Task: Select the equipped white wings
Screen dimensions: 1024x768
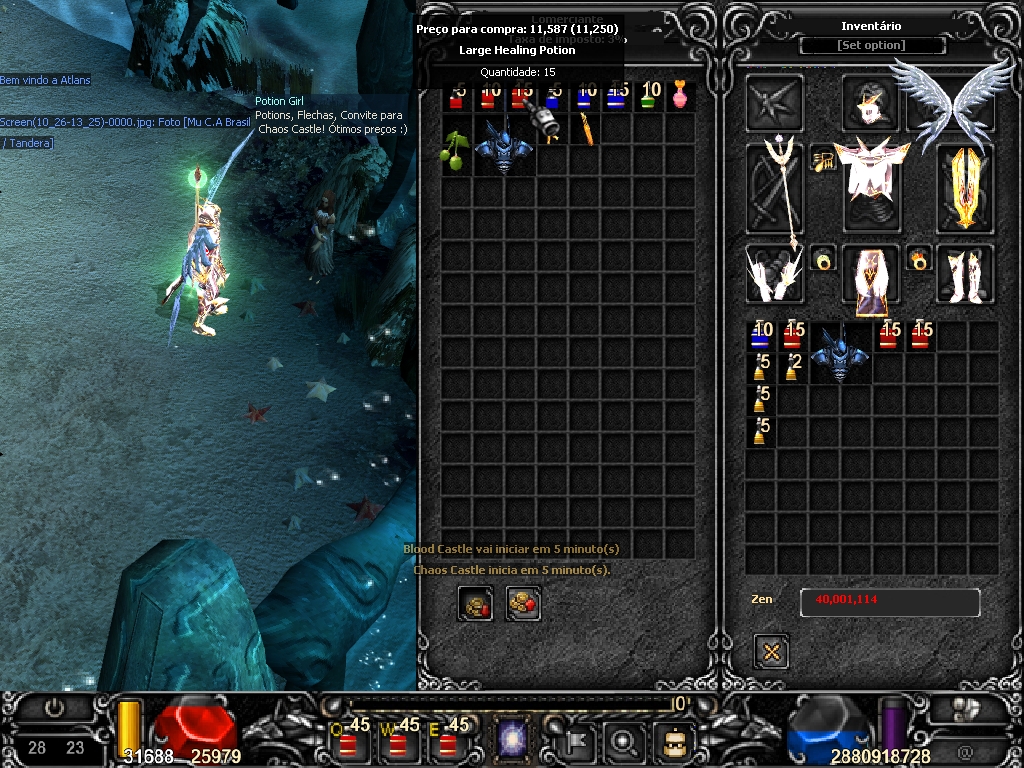Action: point(938,102)
